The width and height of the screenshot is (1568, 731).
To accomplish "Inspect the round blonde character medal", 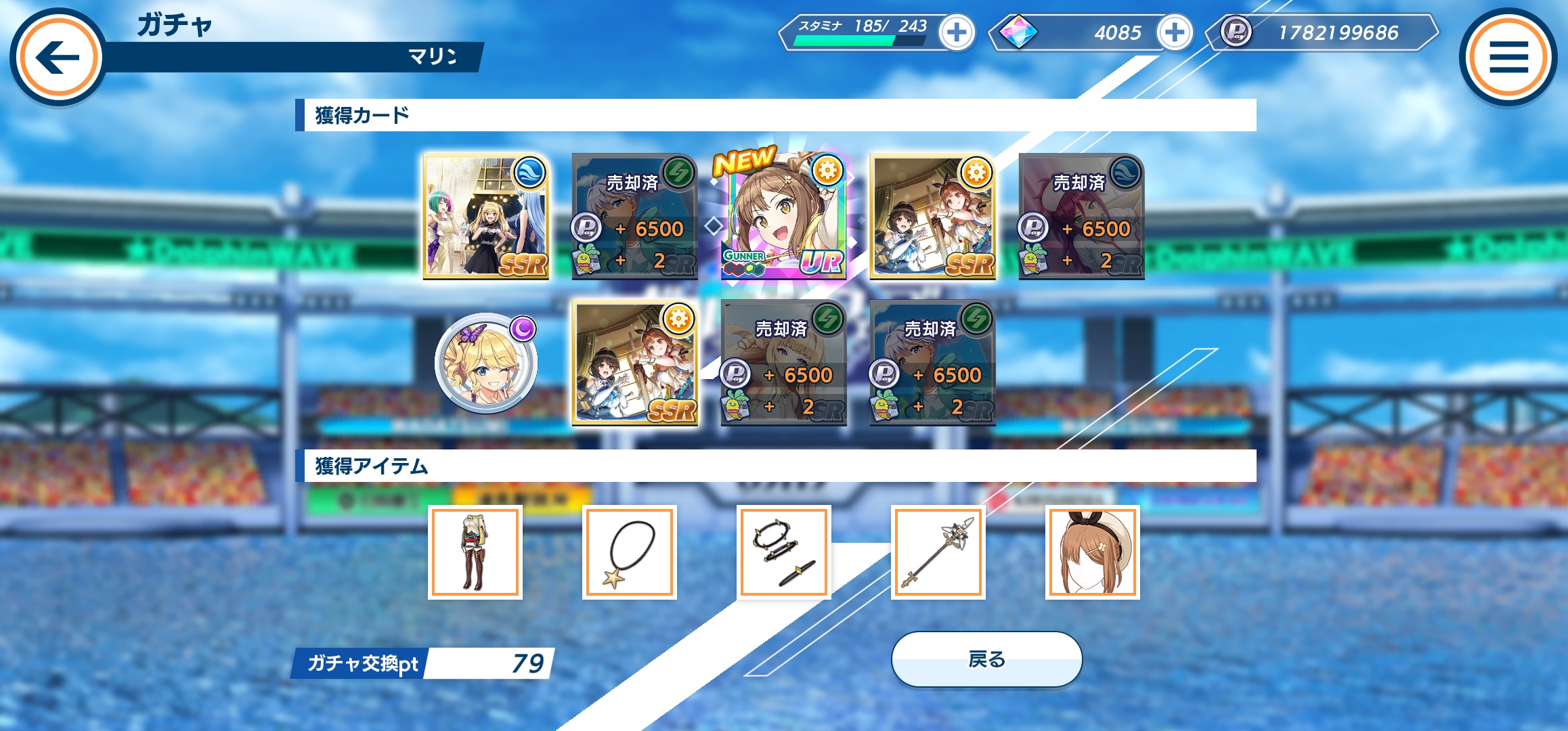I will coord(485,363).
